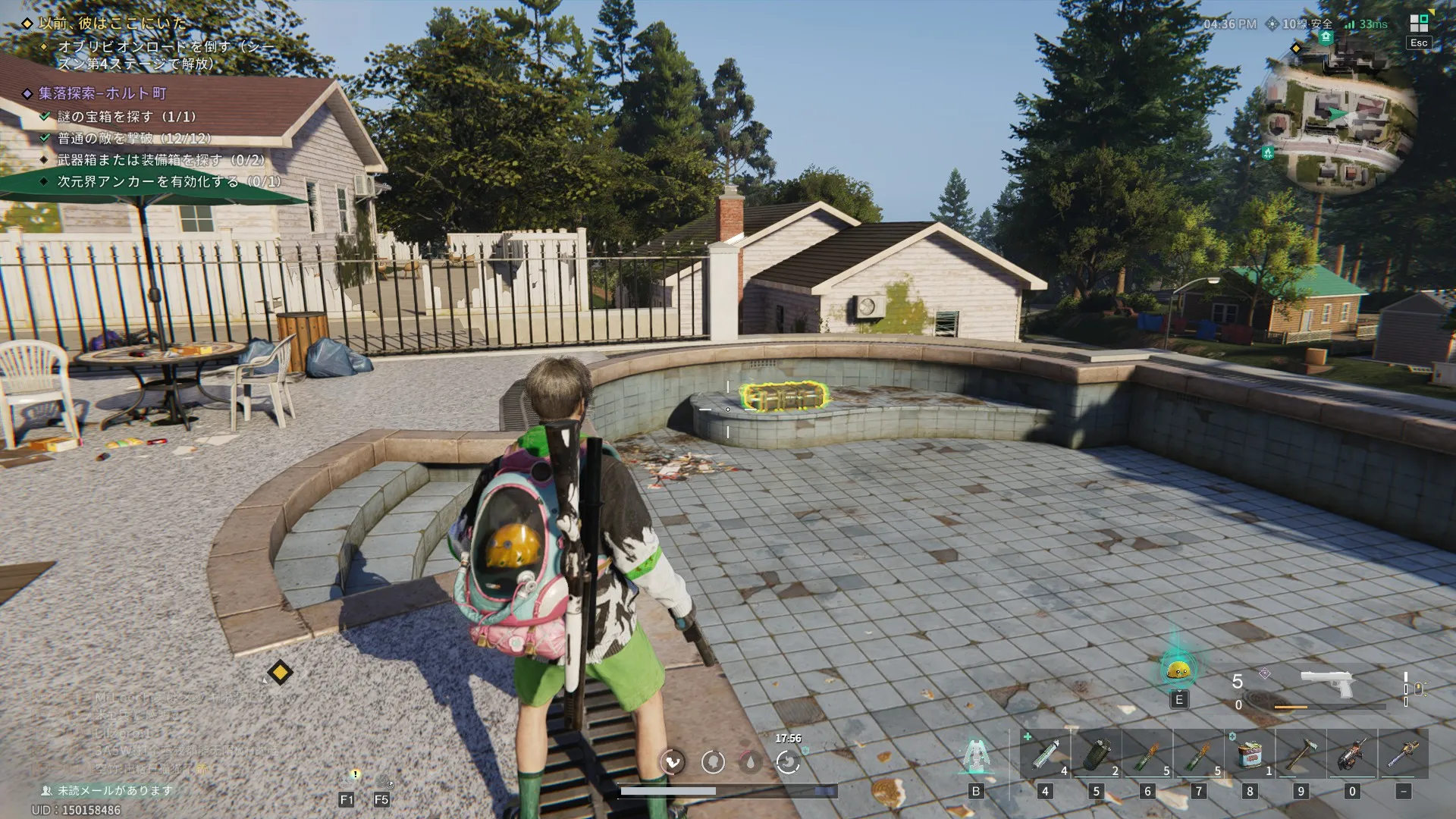Viewport: 1456px width, 819px height.
Task: Open the white mech suit icon
Action: tap(977, 756)
